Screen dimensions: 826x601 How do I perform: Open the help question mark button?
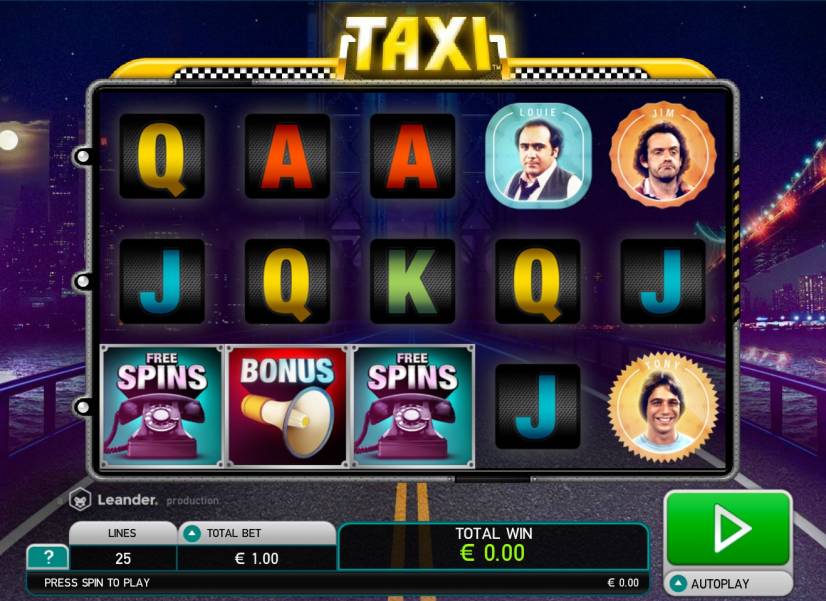coord(48,558)
